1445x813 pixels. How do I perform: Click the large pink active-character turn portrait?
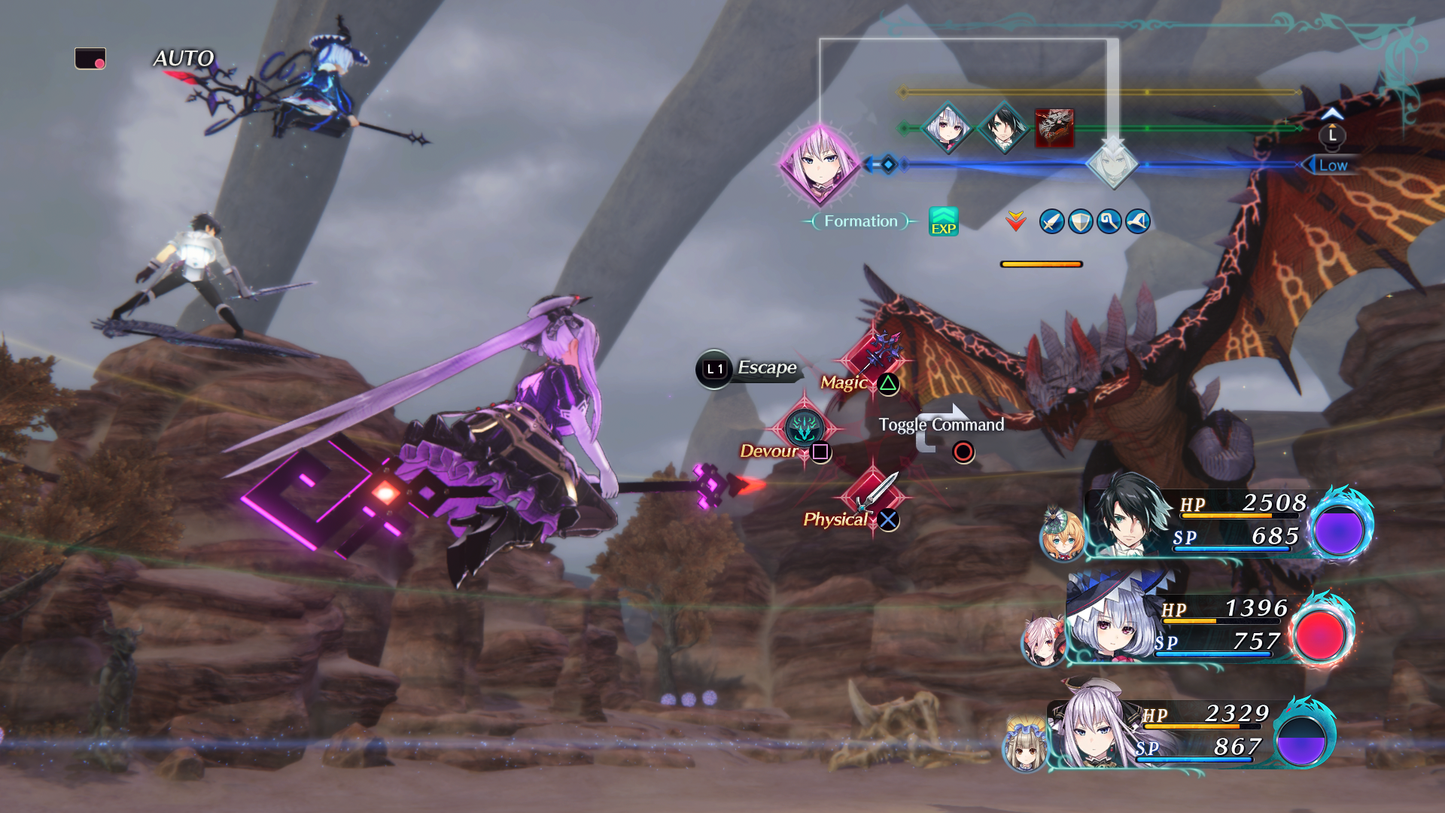[820, 165]
